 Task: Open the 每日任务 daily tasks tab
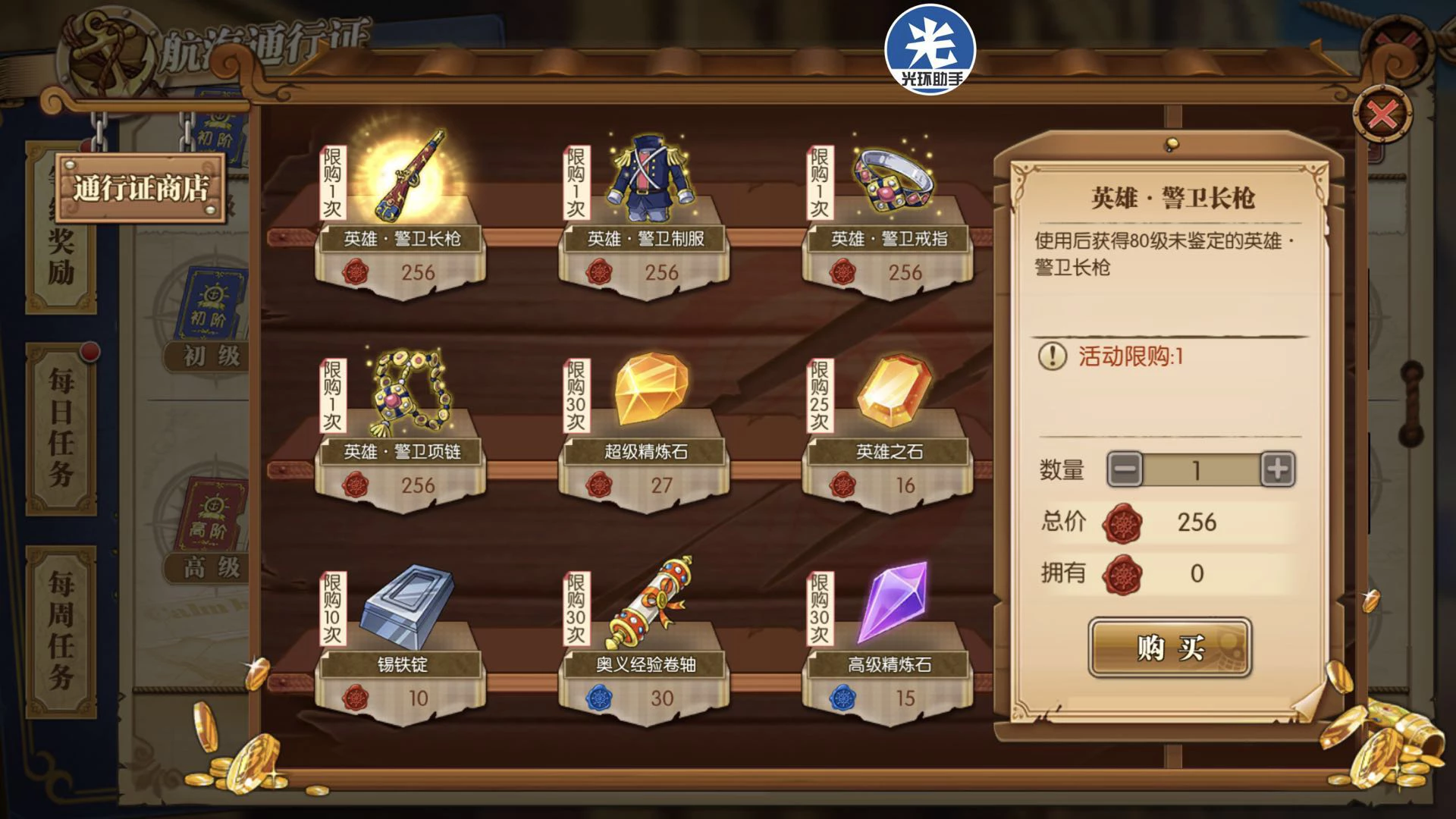(x=61, y=427)
